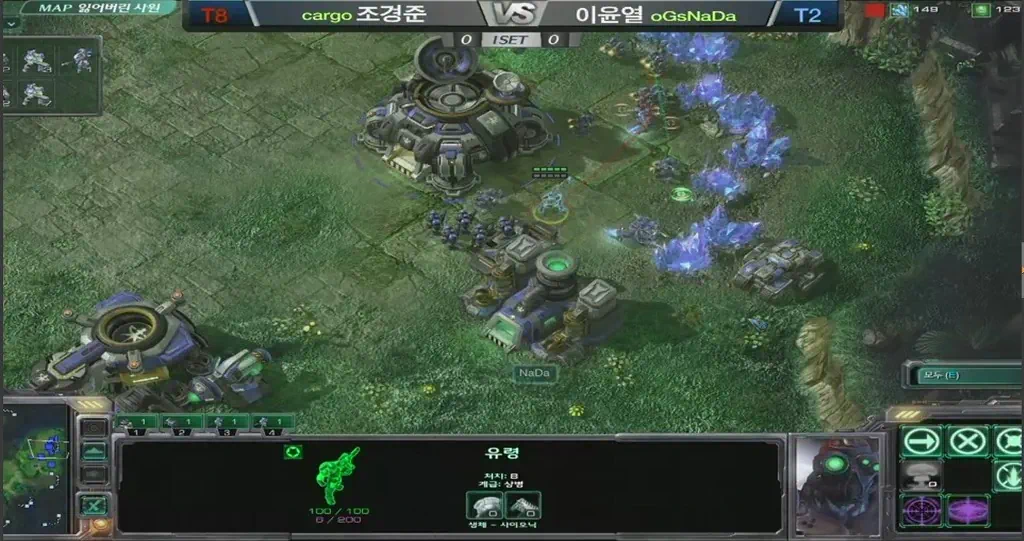Screen dimensions: 1024x541
Task: Click the top minimap ping button
Action: (x=93, y=428)
